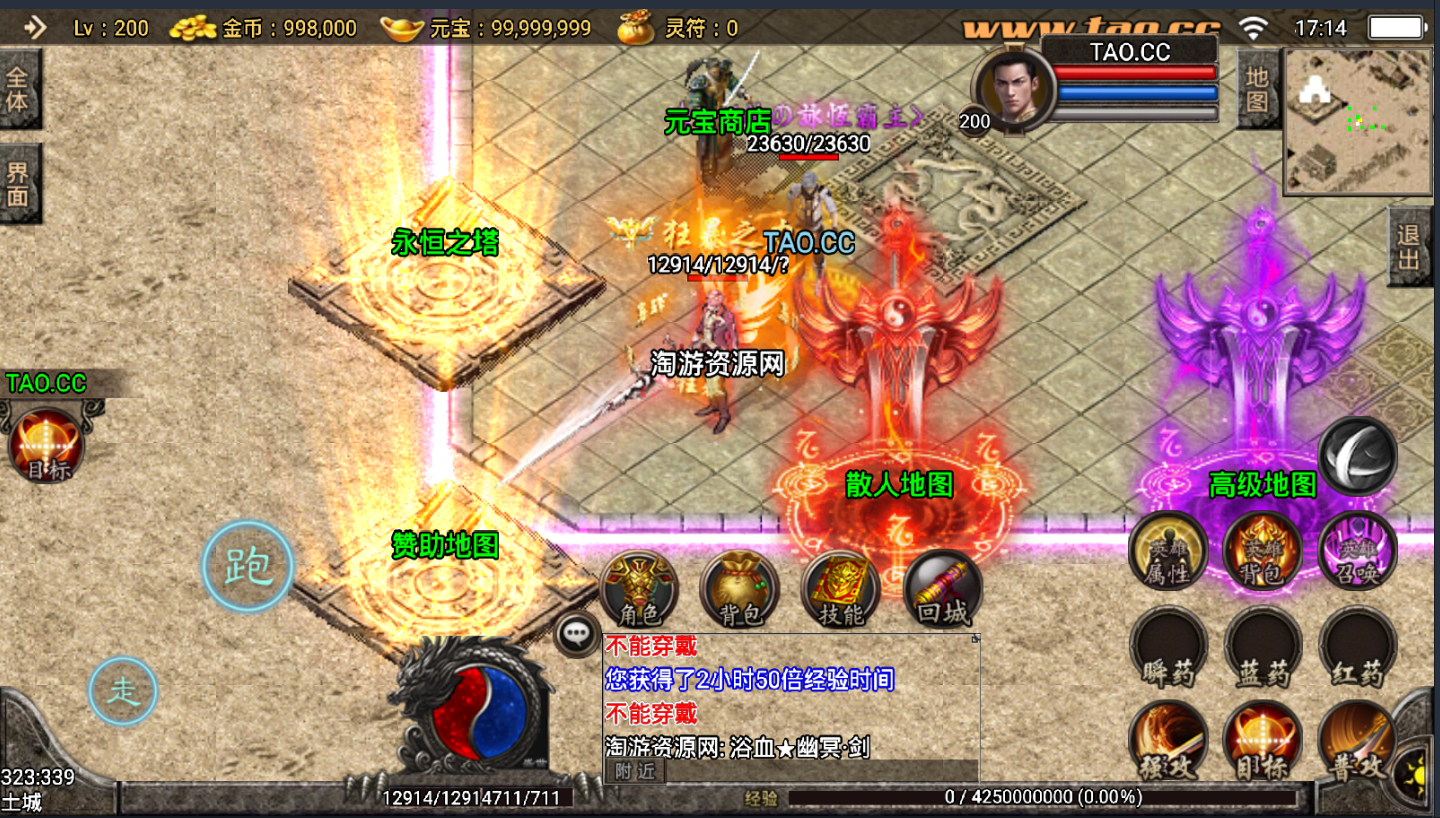Toggle the 走 walk mode button
Image resolution: width=1440 pixels, height=818 pixels.
(123, 690)
